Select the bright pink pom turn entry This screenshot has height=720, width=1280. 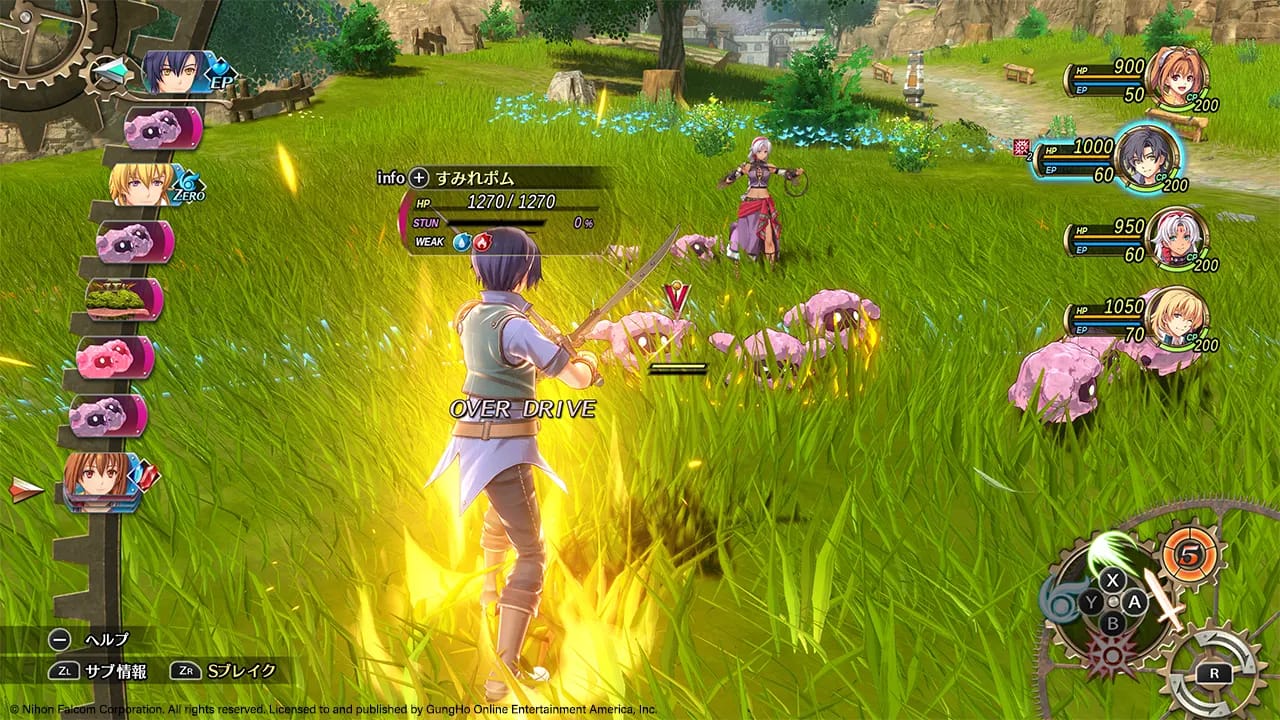point(114,357)
